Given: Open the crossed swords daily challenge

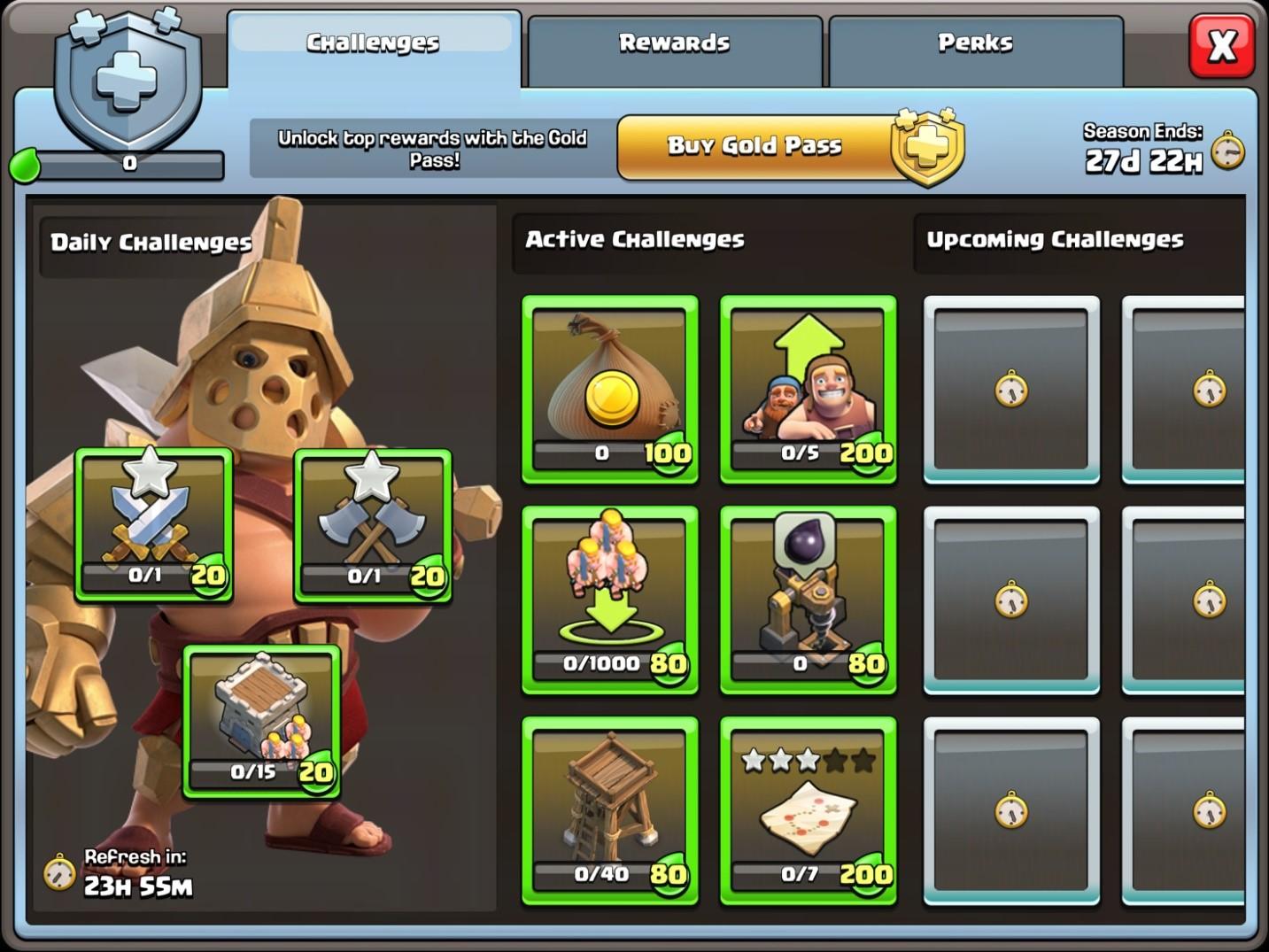Looking at the screenshot, I should pos(154,524).
